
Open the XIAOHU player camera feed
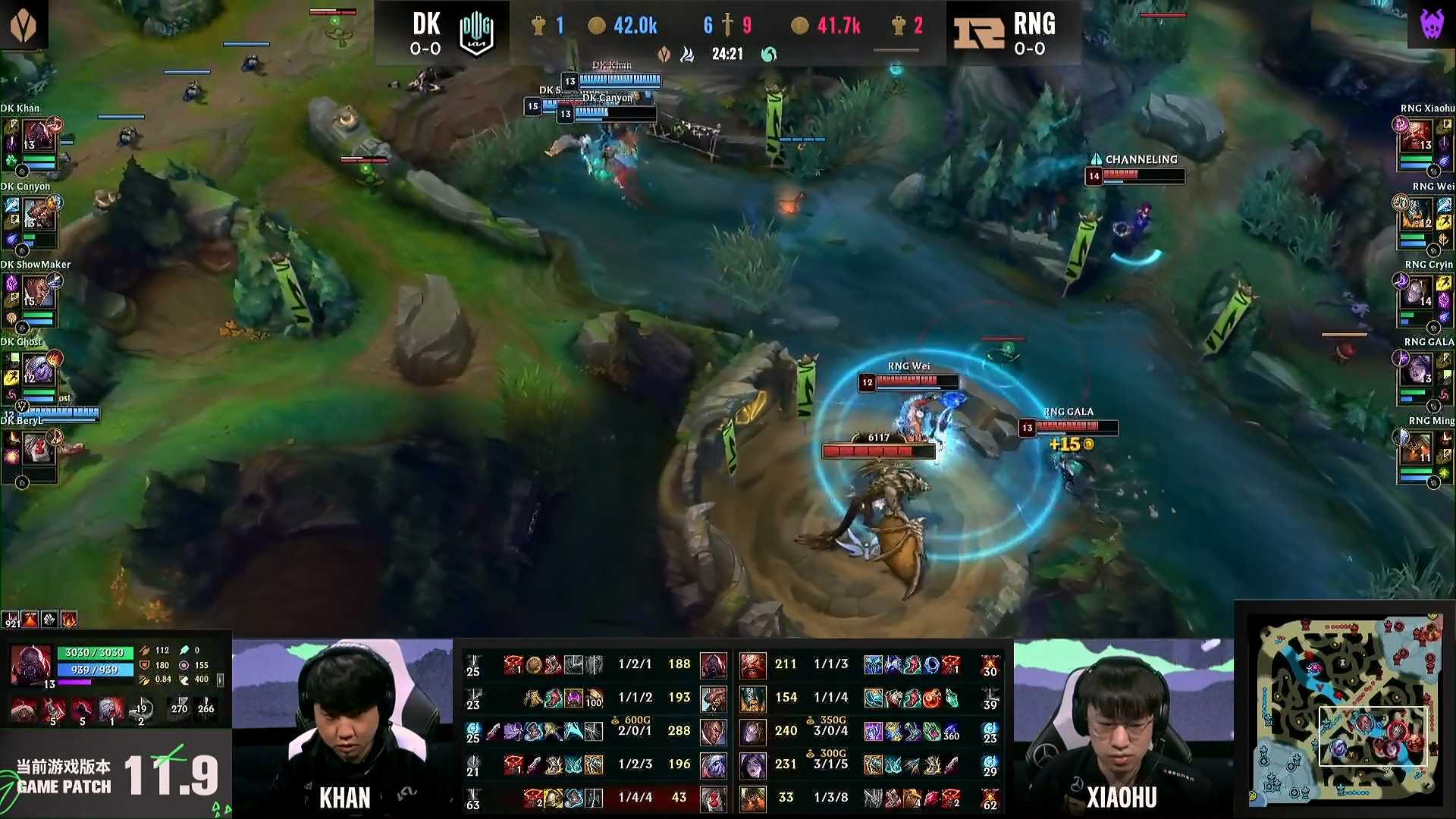coord(1123,726)
